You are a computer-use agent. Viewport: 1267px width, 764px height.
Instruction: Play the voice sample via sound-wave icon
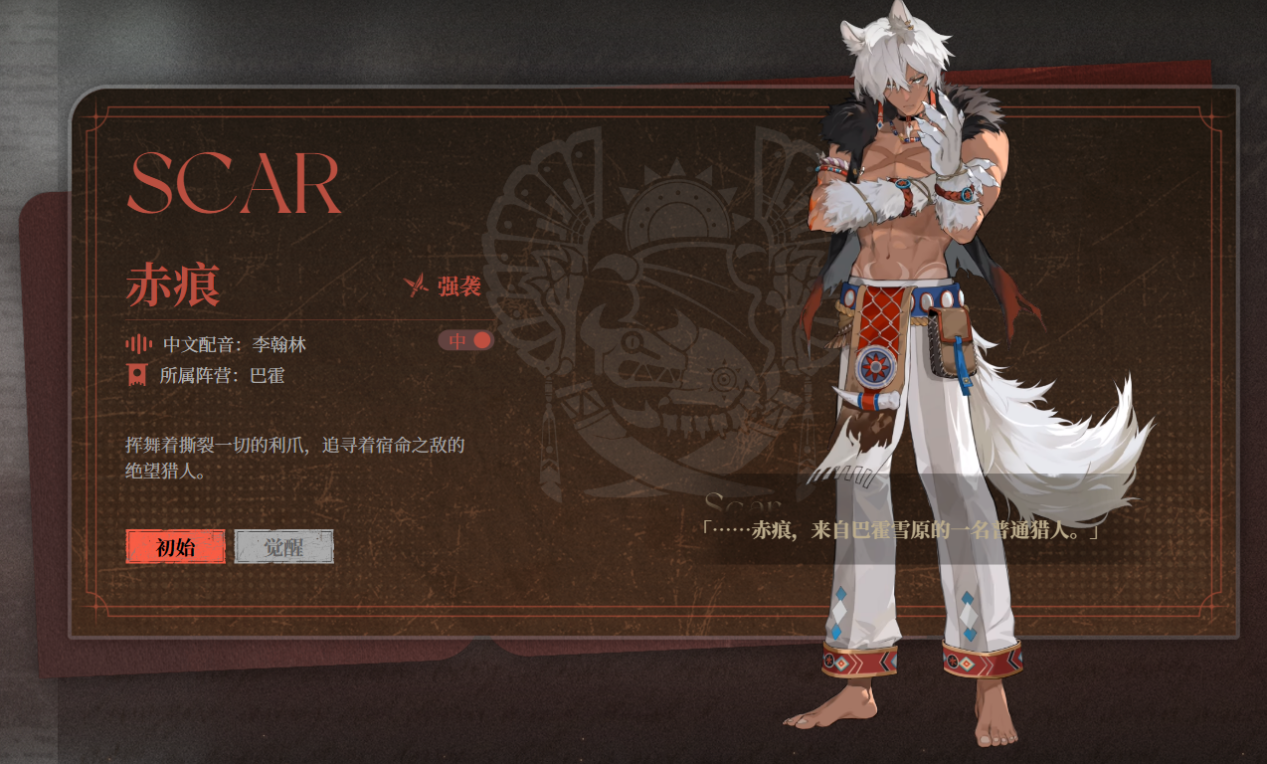tap(138, 344)
